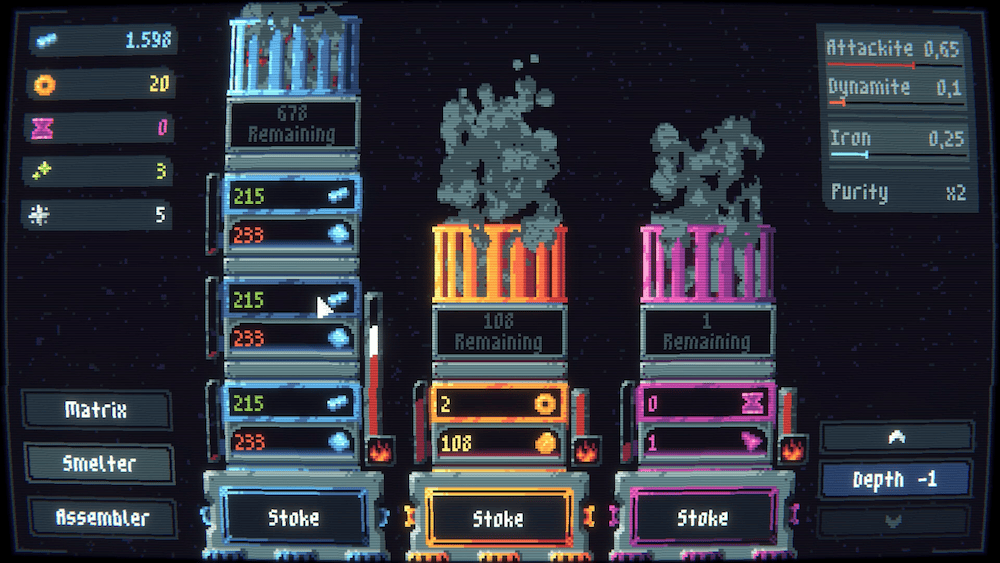Click the fire icon beside the blue furnace
Screen dimensions: 1000x563
tap(380, 451)
